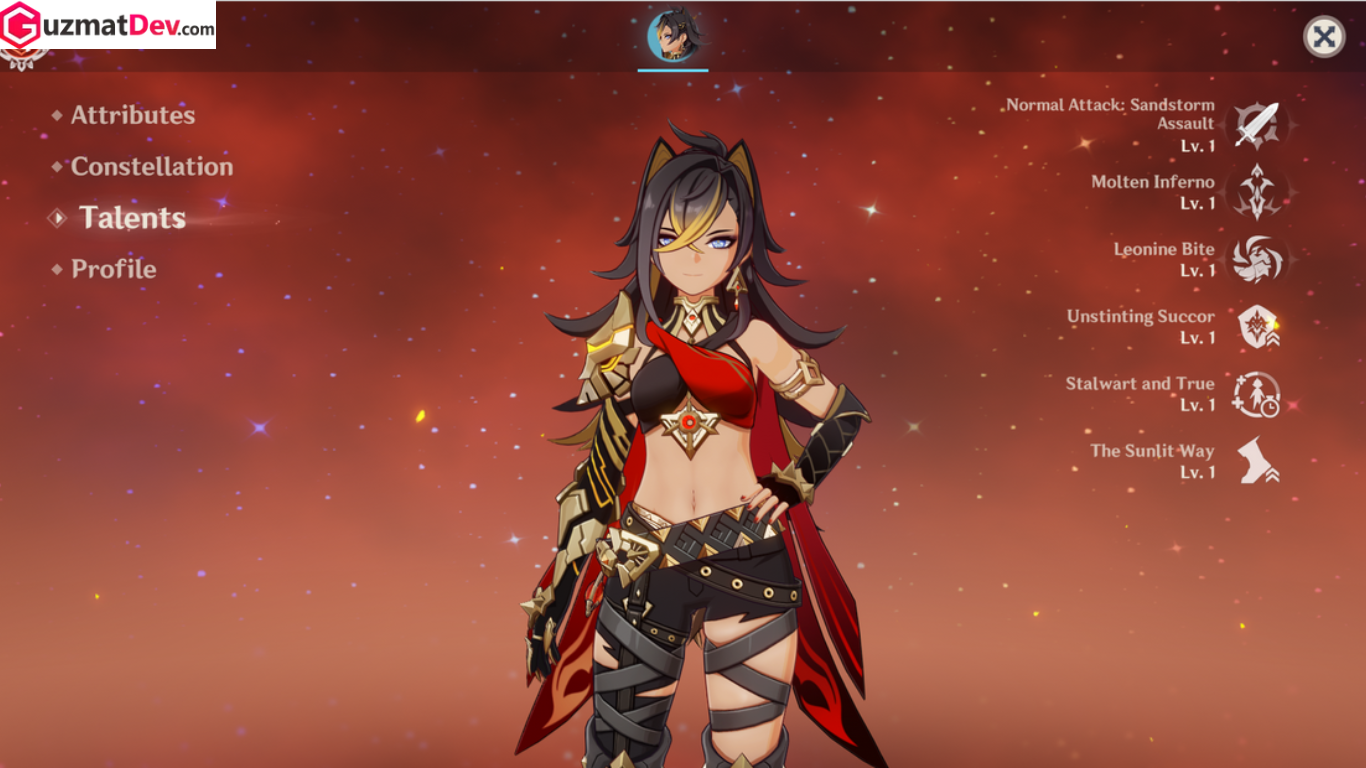Screen dimensions: 1366x768
Task: Open The Sunlit Way talent
Action: coord(1256,461)
